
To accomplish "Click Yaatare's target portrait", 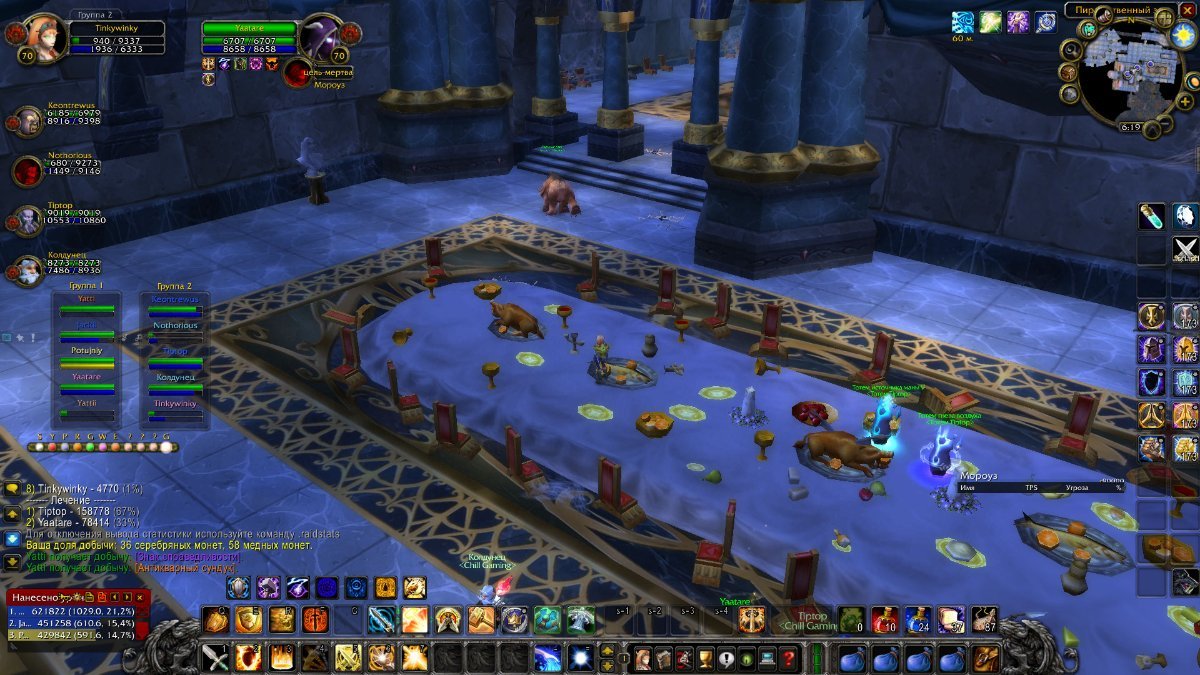I will (322, 38).
